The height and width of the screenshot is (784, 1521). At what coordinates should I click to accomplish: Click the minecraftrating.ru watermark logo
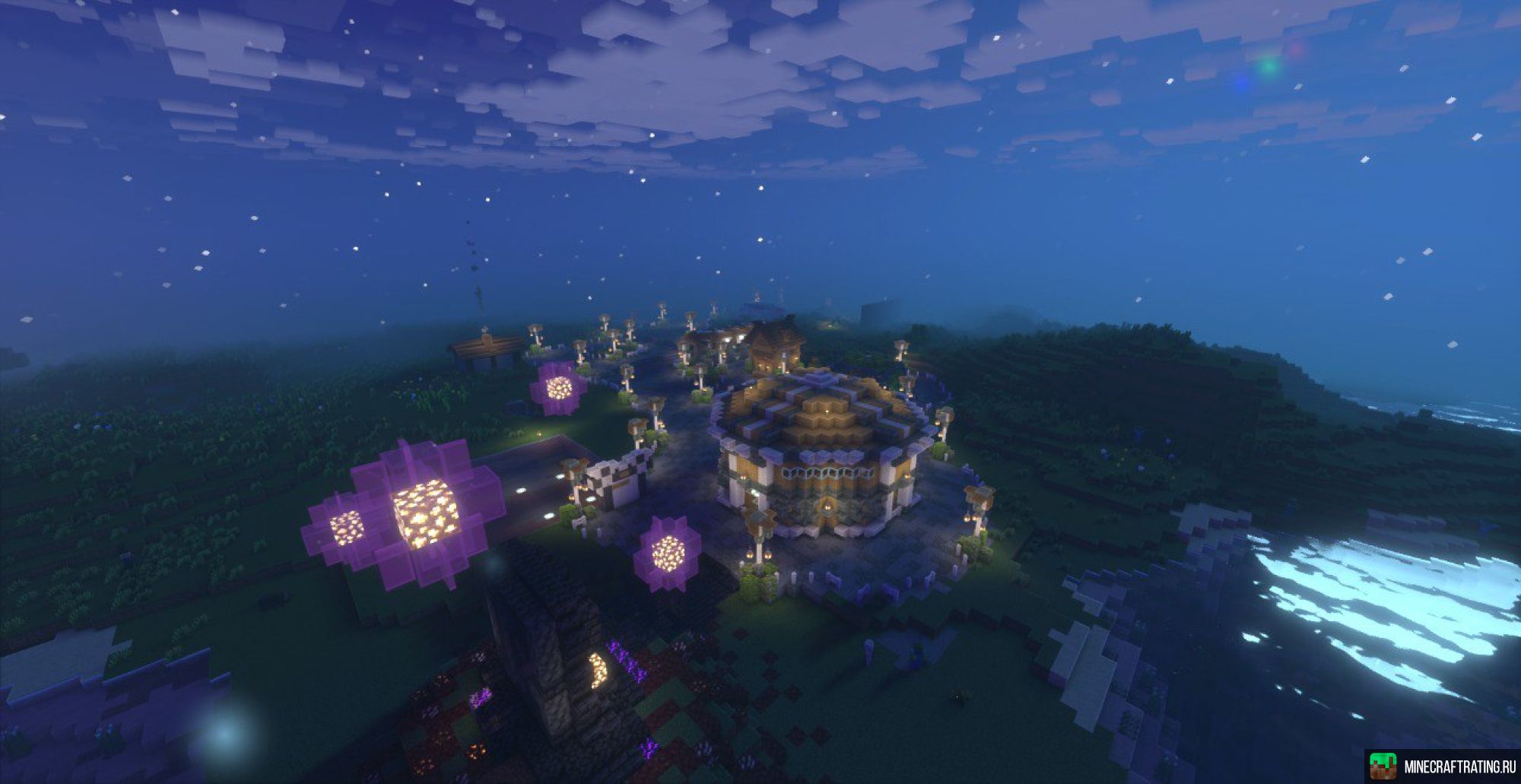pos(1382,766)
